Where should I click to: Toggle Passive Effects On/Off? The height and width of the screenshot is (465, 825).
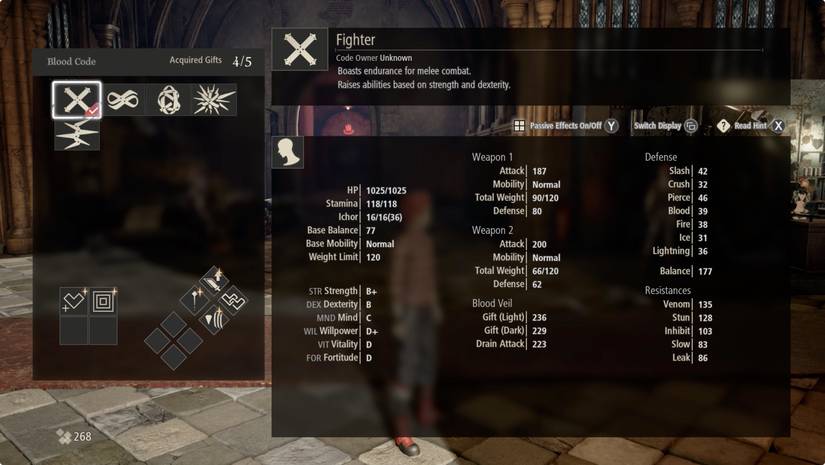tap(566, 126)
